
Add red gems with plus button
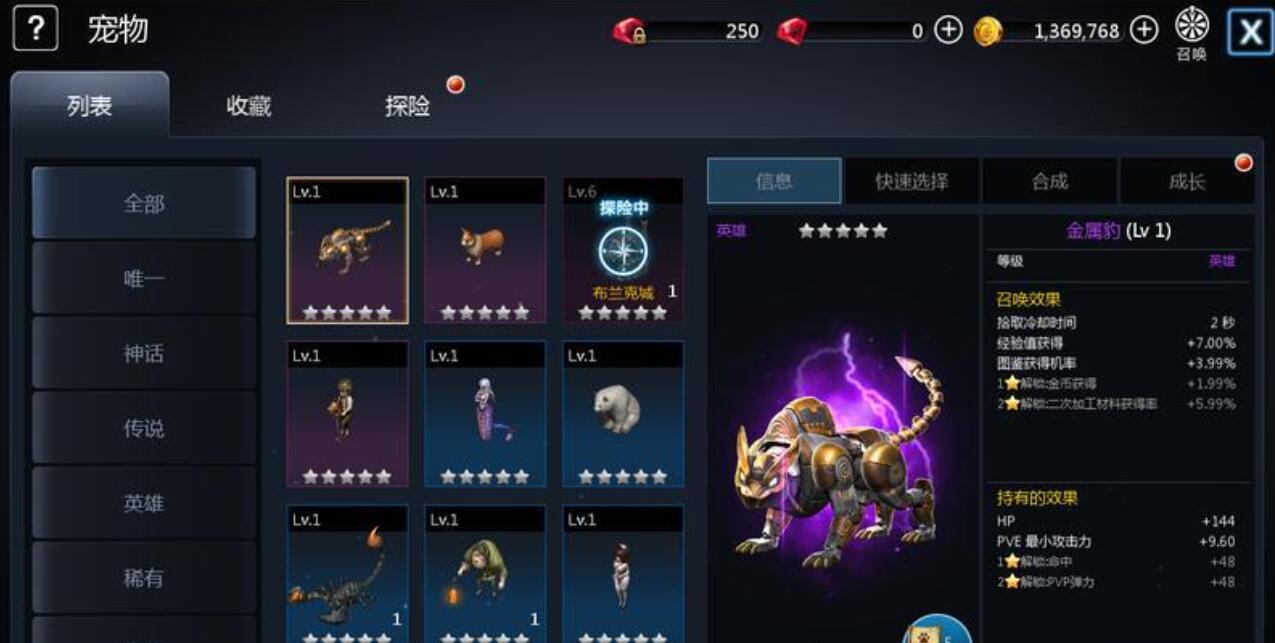click(948, 31)
